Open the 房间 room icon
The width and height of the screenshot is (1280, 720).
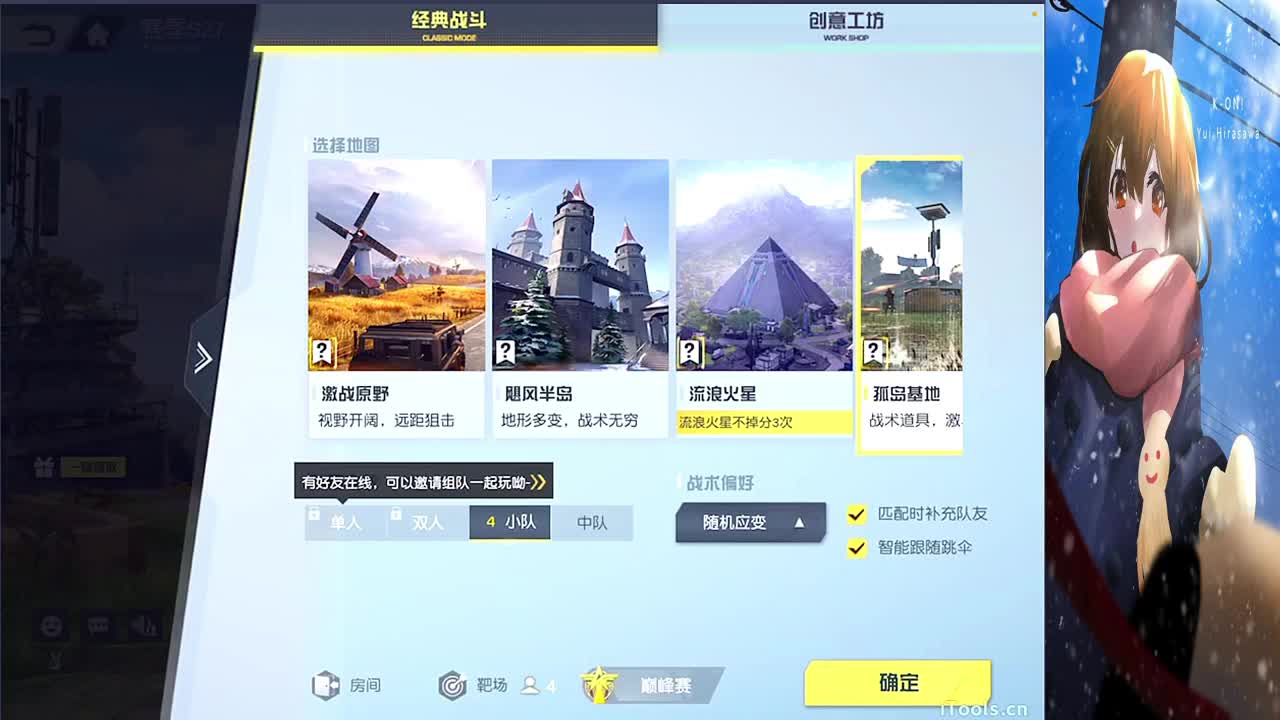point(325,686)
